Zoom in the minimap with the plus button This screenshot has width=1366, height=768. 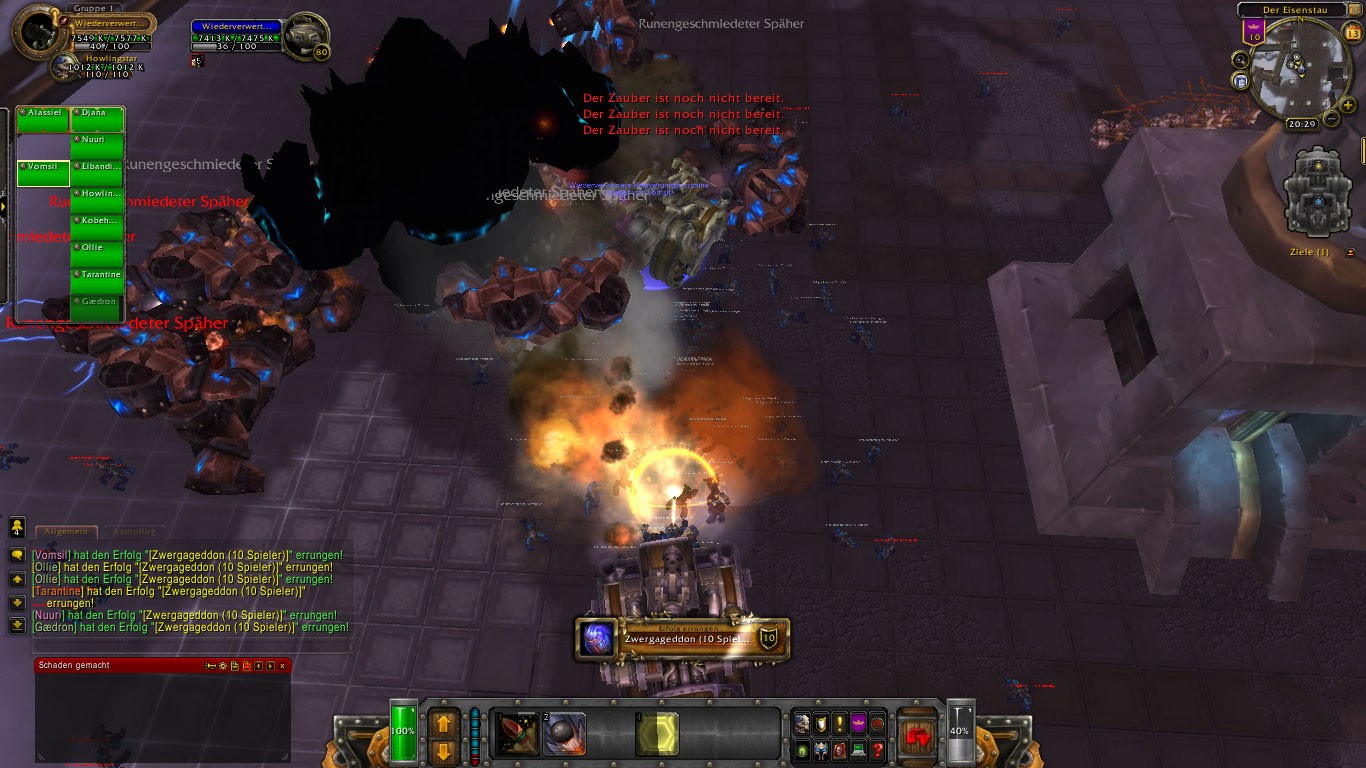pyautogui.click(x=1348, y=105)
